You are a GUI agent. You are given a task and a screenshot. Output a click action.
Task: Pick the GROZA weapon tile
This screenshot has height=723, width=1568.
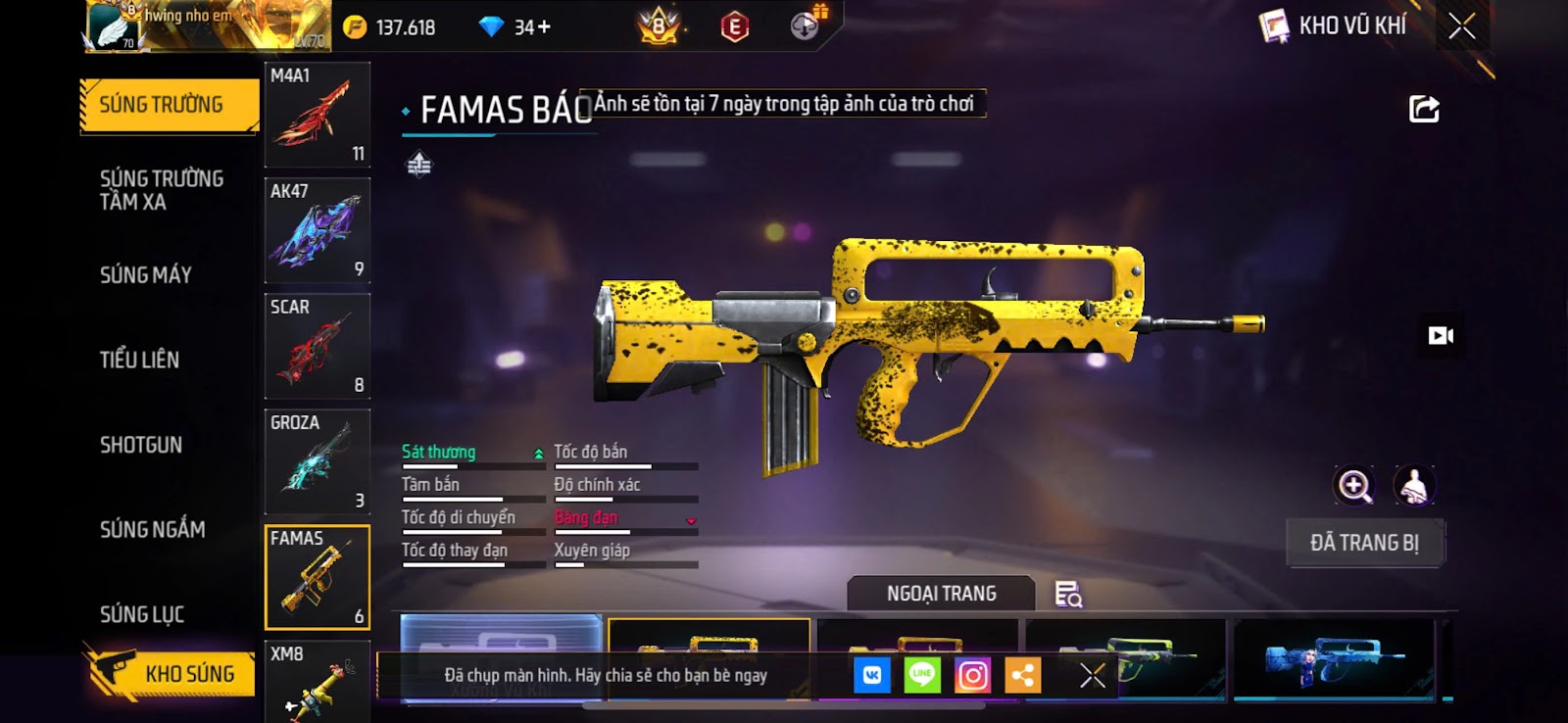coord(317,461)
